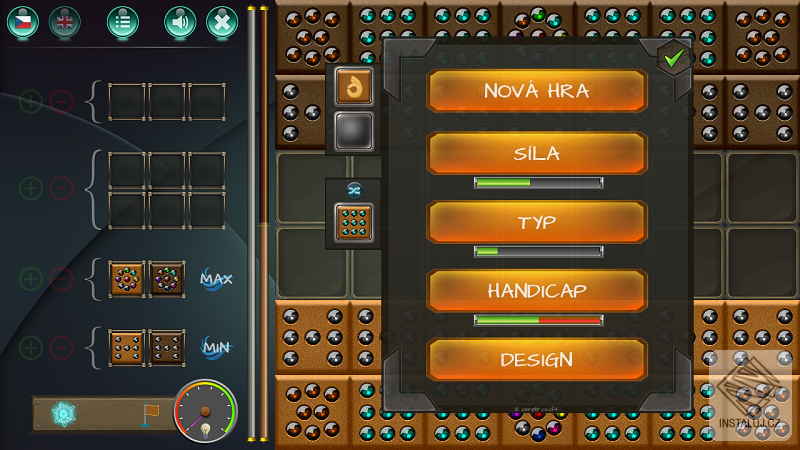Close the game with the X button
800x450 pixels.
click(x=222, y=21)
